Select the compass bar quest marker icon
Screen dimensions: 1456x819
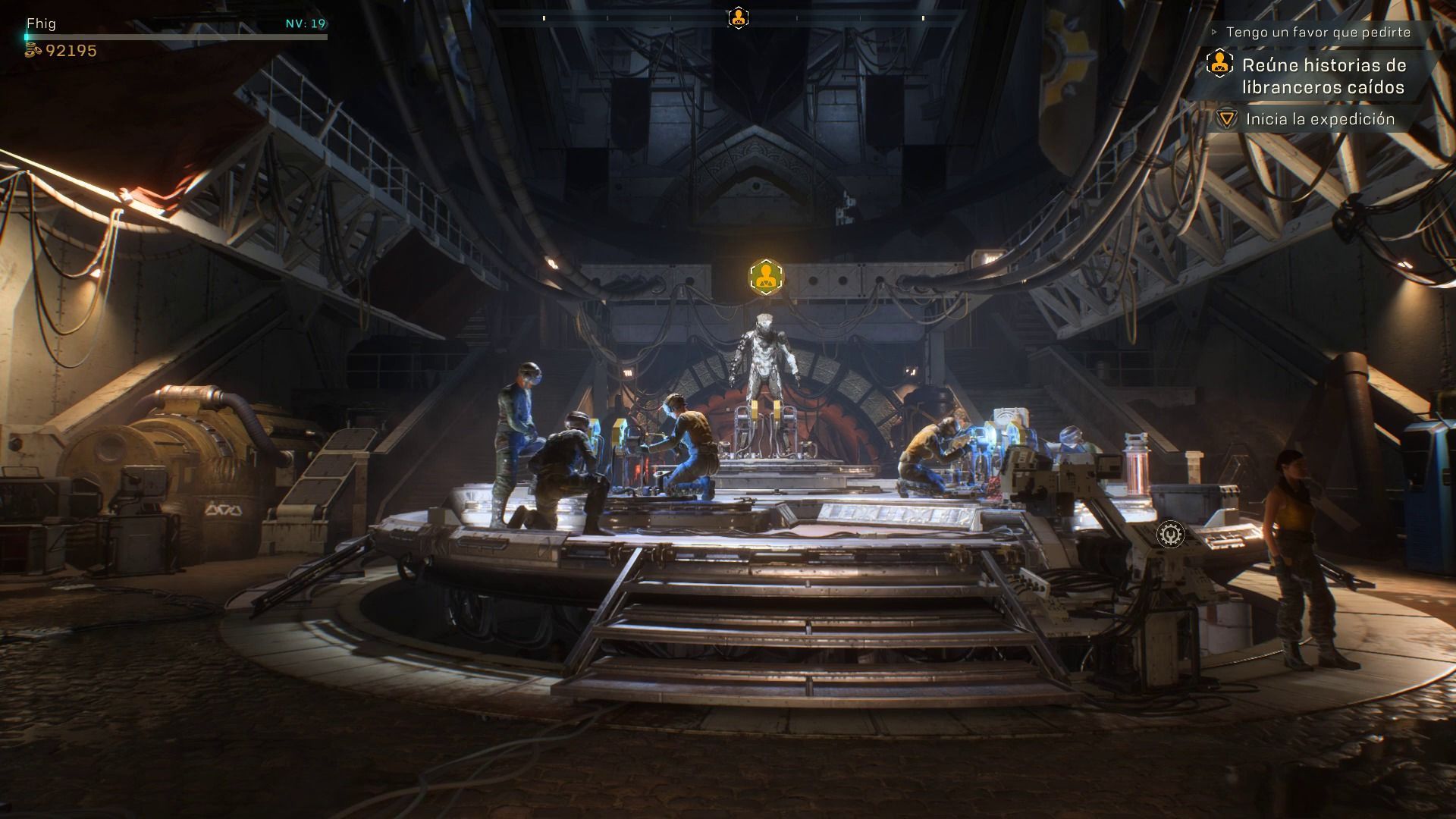coord(738,17)
